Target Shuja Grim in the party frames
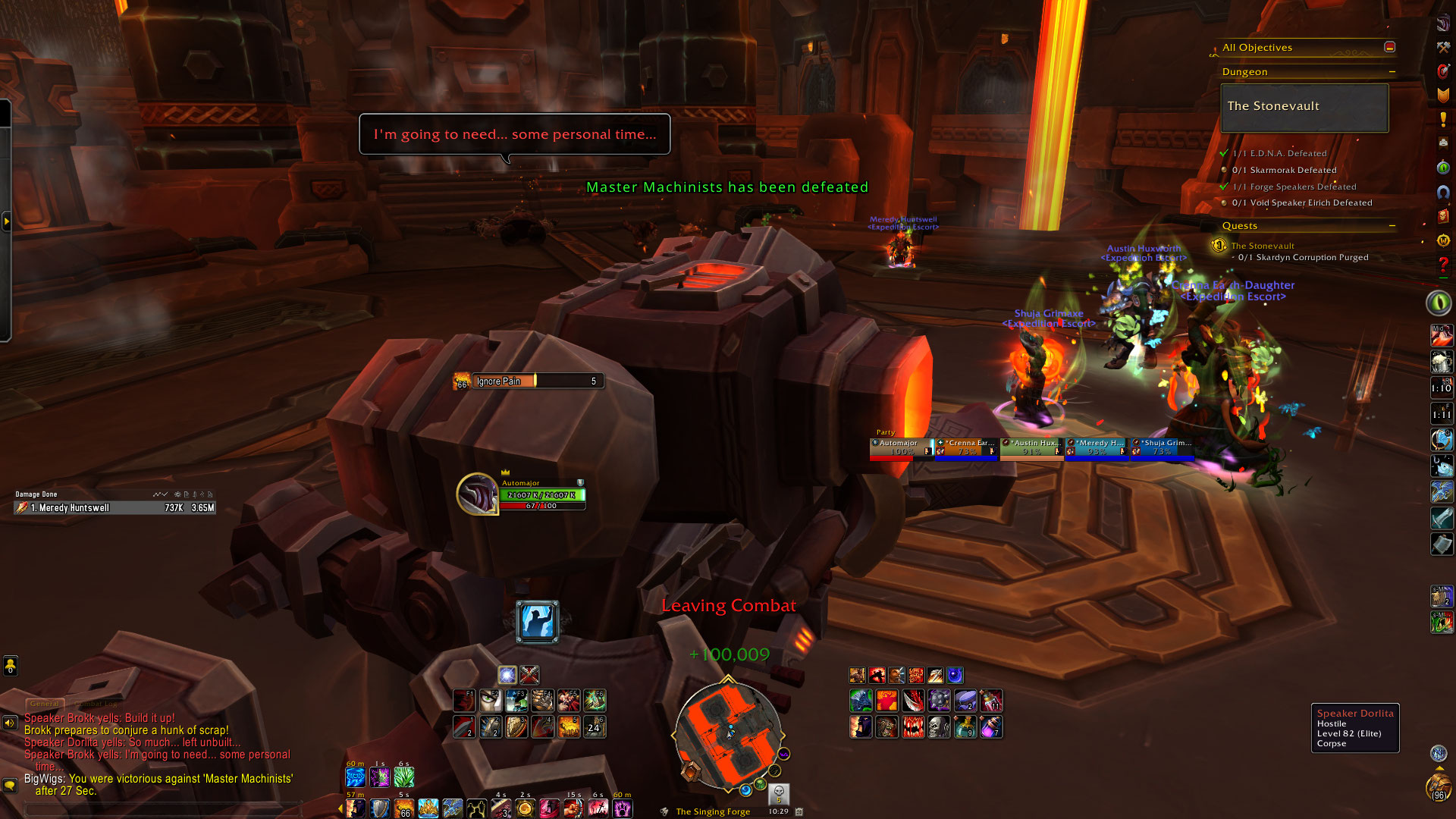 point(1163,448)
